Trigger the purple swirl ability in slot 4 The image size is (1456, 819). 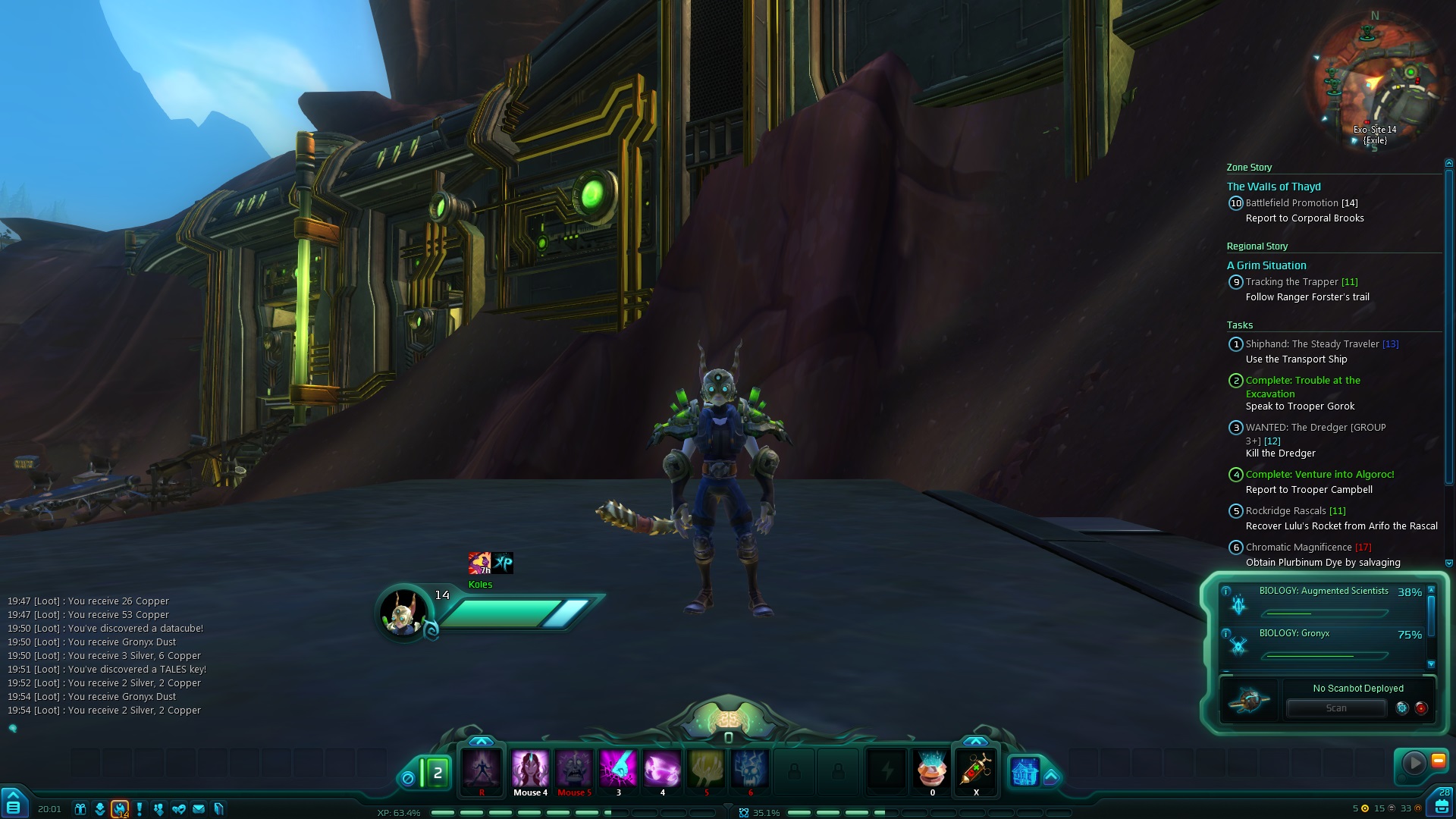(x=662, y=770)
